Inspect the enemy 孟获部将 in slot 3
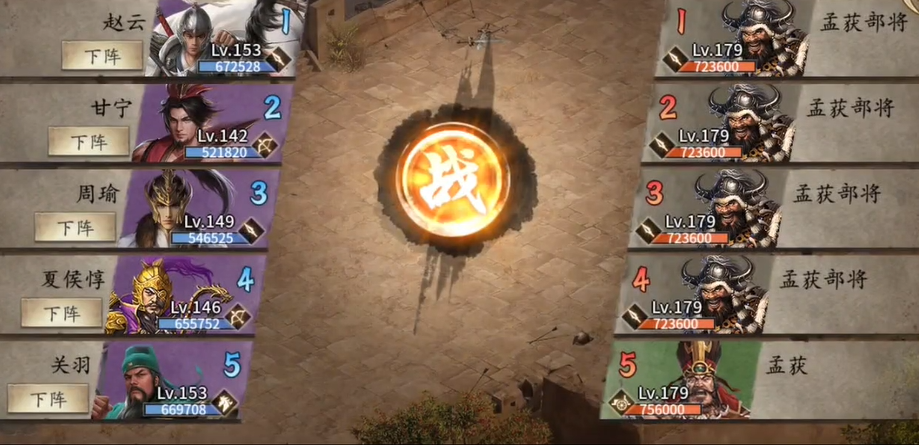919x445 pixels. (732, 208)
